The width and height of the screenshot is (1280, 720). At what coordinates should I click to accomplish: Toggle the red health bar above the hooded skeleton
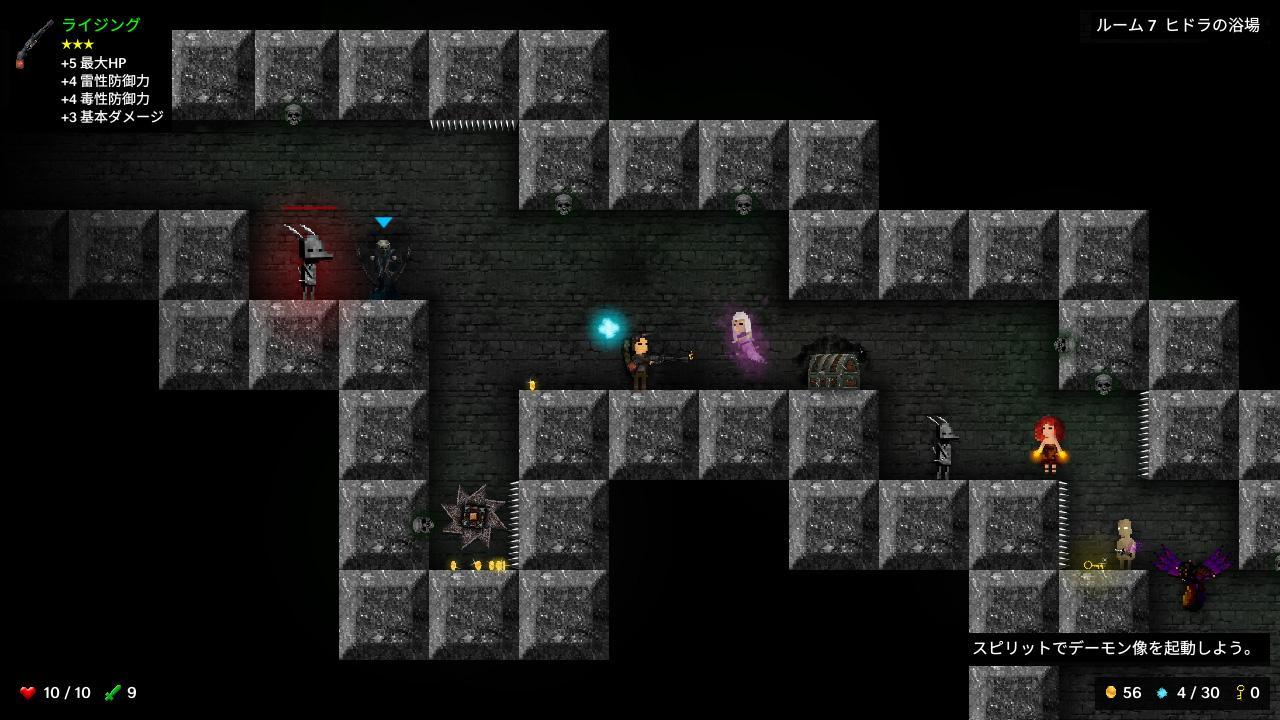pos(311,207)
